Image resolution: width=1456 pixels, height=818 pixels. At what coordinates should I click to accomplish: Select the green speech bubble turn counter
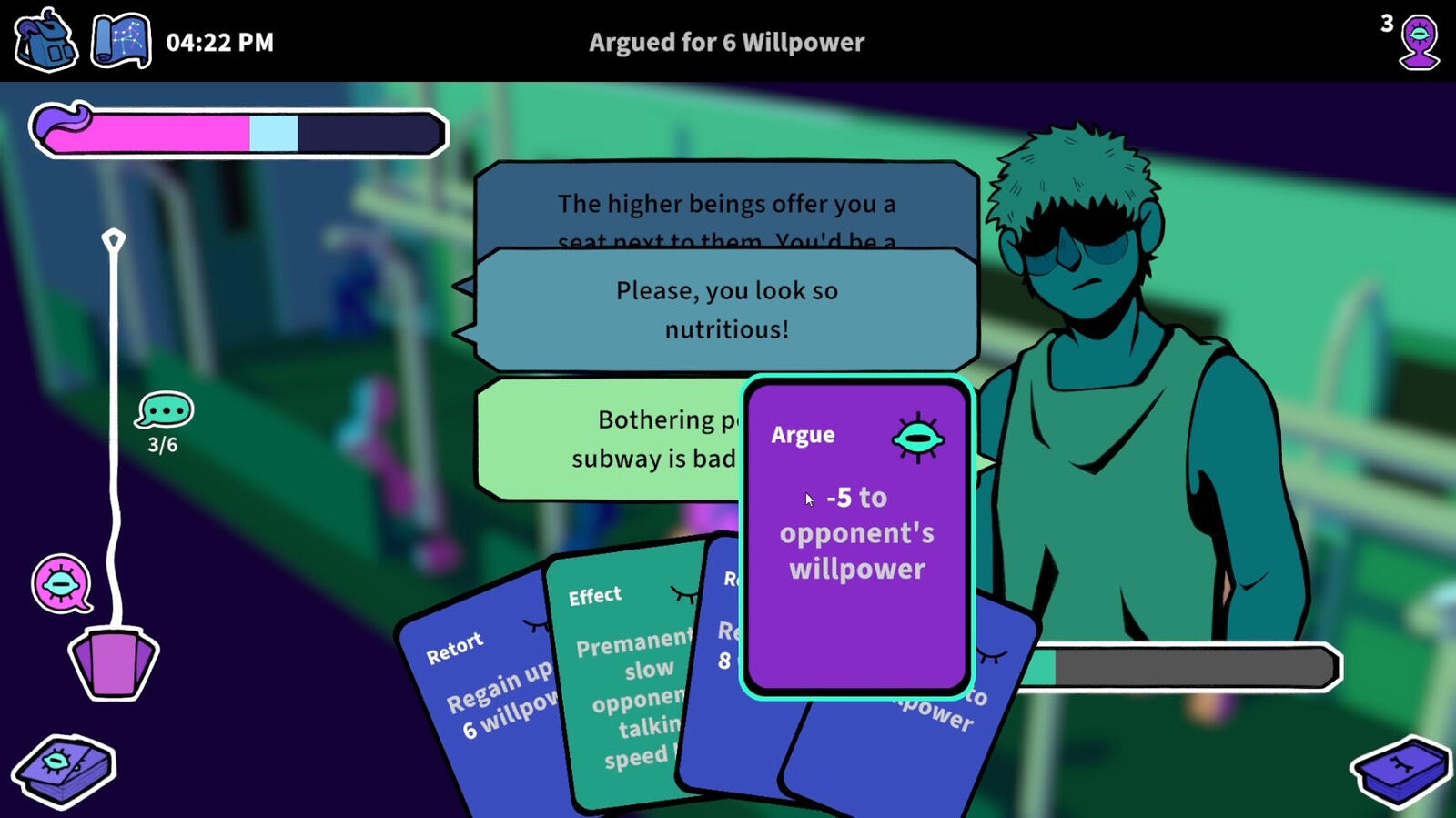(164, 411)
